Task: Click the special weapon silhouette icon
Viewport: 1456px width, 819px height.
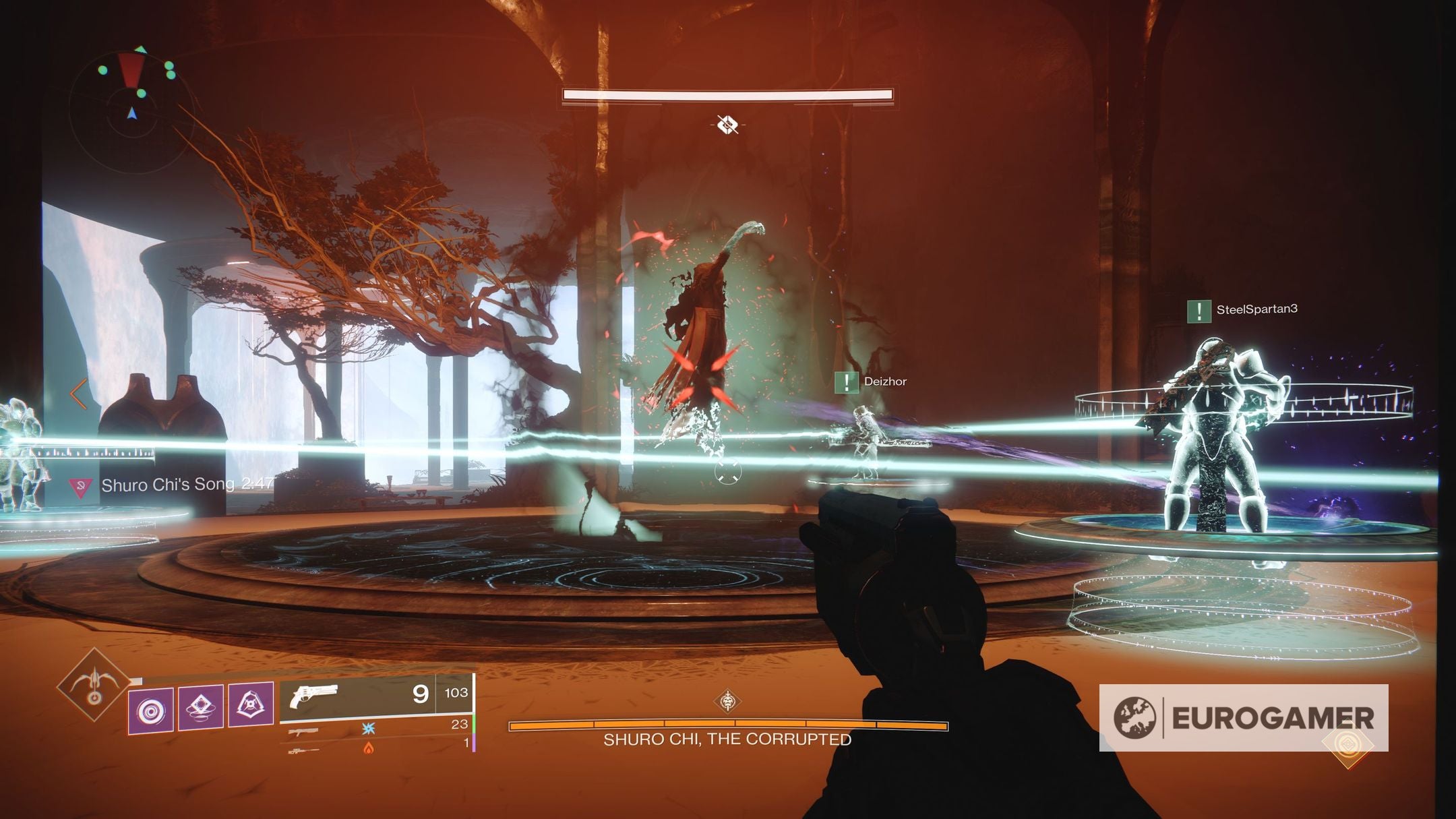Action: tap(303, 731)
